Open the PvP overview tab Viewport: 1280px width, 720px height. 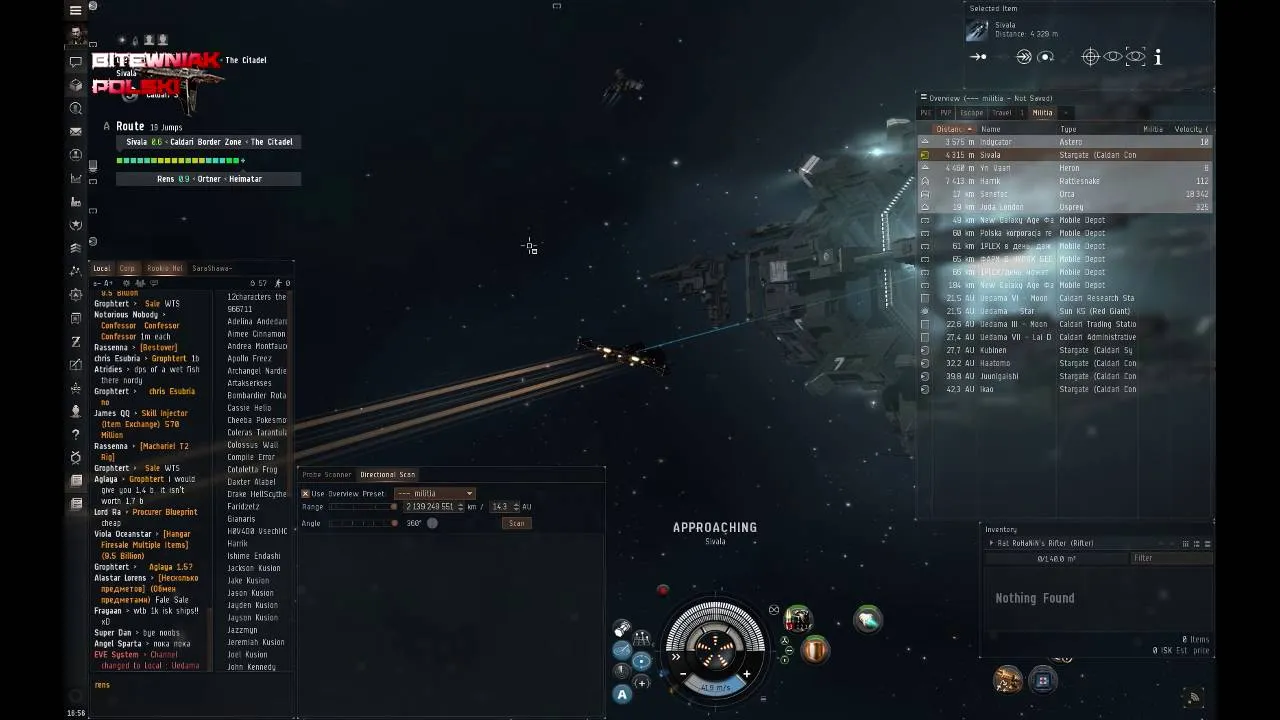coord(945,113)
